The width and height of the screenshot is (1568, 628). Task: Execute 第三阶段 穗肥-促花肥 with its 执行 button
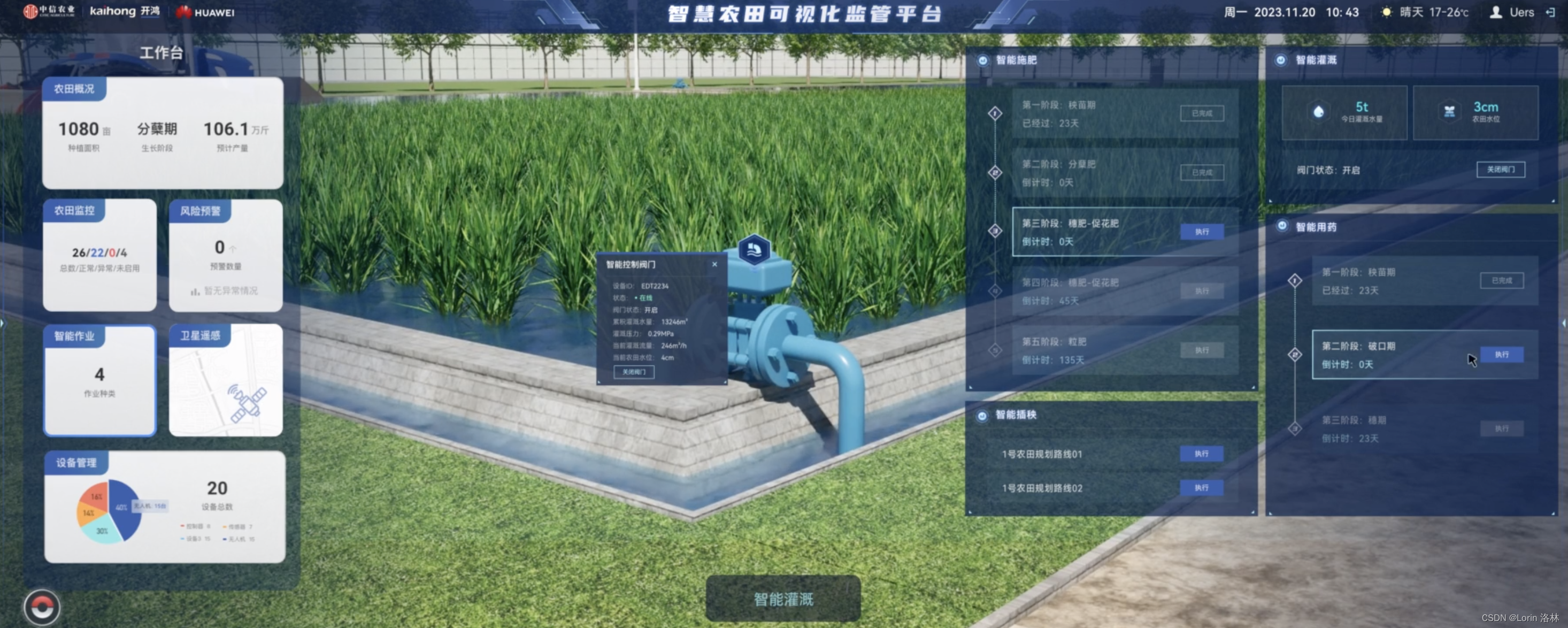pyautogui.click(x=1202, y=232)
